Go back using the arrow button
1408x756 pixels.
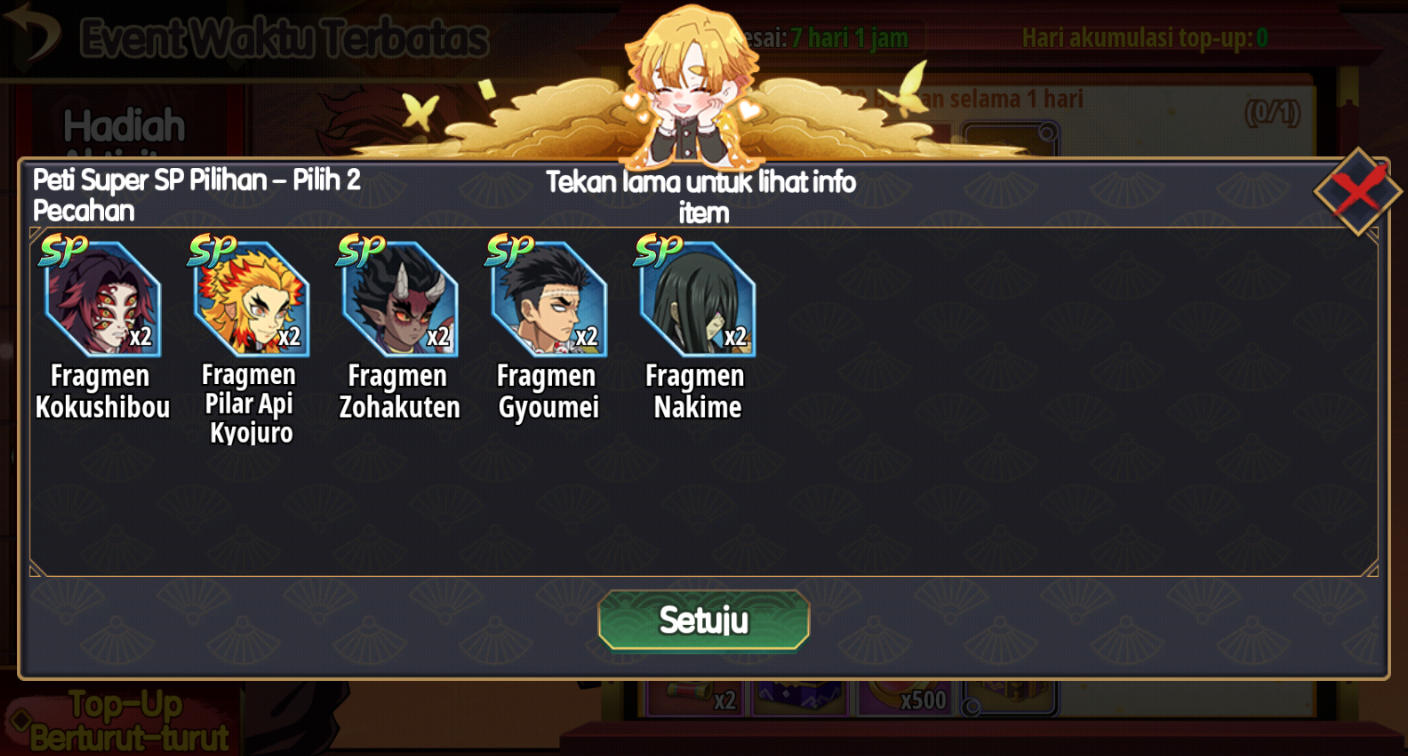click(x=31, y=37)
